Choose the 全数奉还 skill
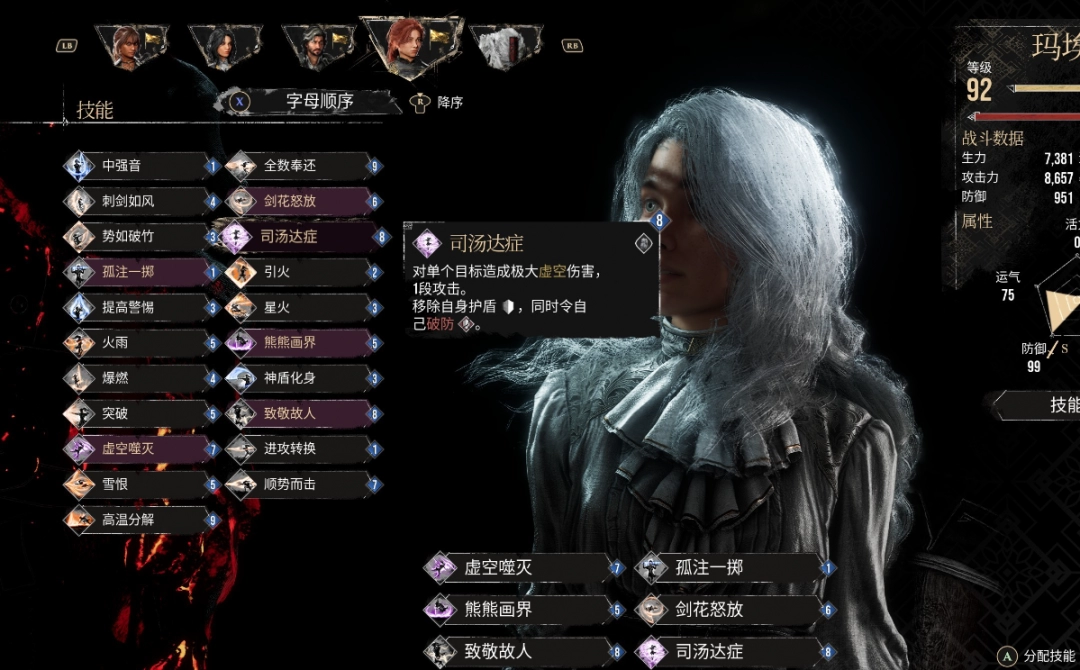The image size is (1080, 670). coord(300,166)
